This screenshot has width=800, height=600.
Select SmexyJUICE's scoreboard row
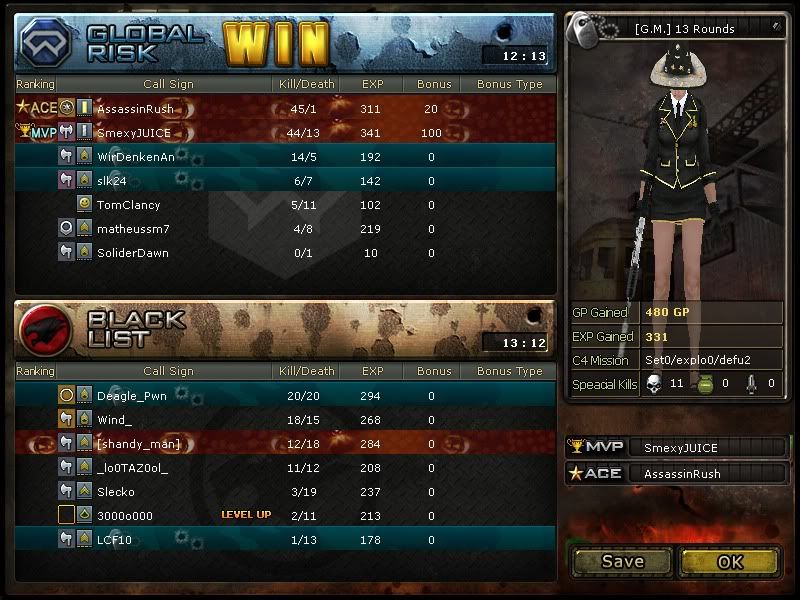click(x=132, y=133)
